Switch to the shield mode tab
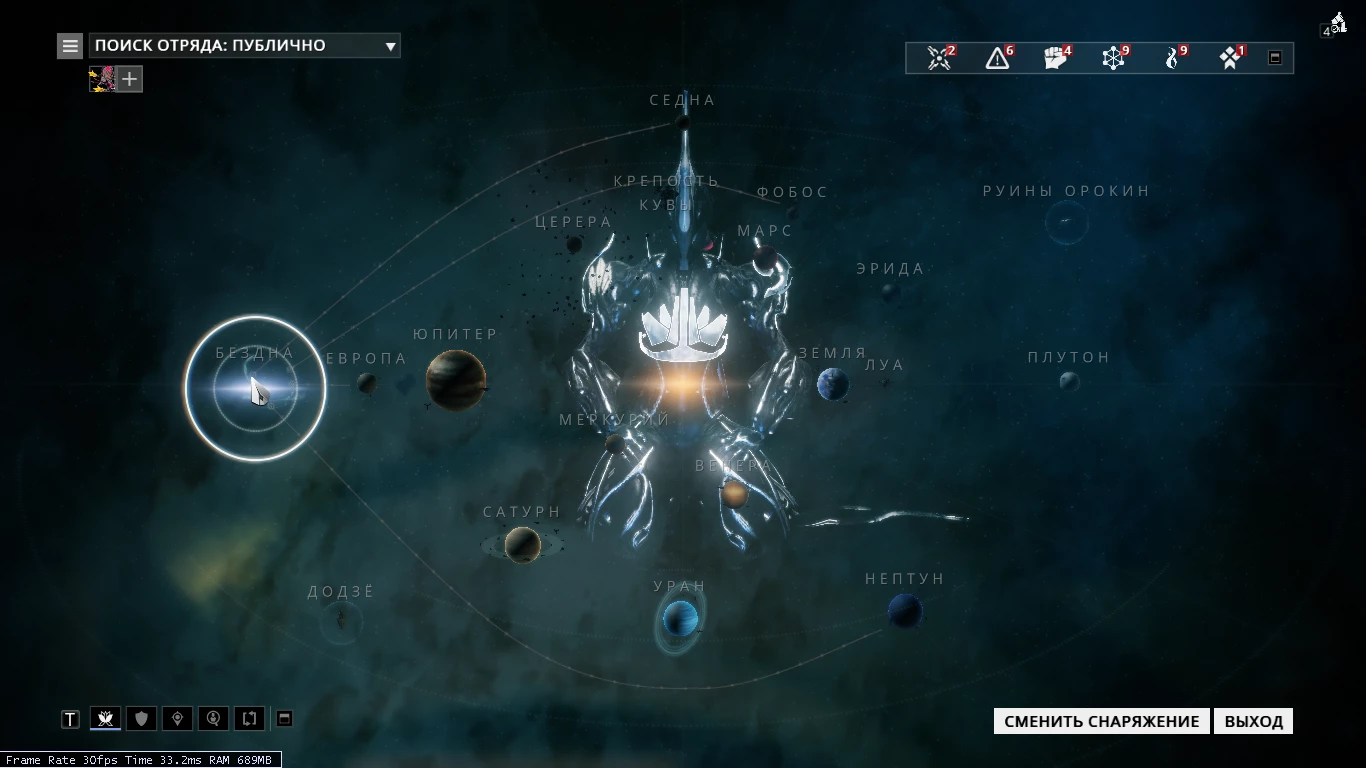Image resolution: width=1366 pixels, height=768 pixels. [141, 719]
